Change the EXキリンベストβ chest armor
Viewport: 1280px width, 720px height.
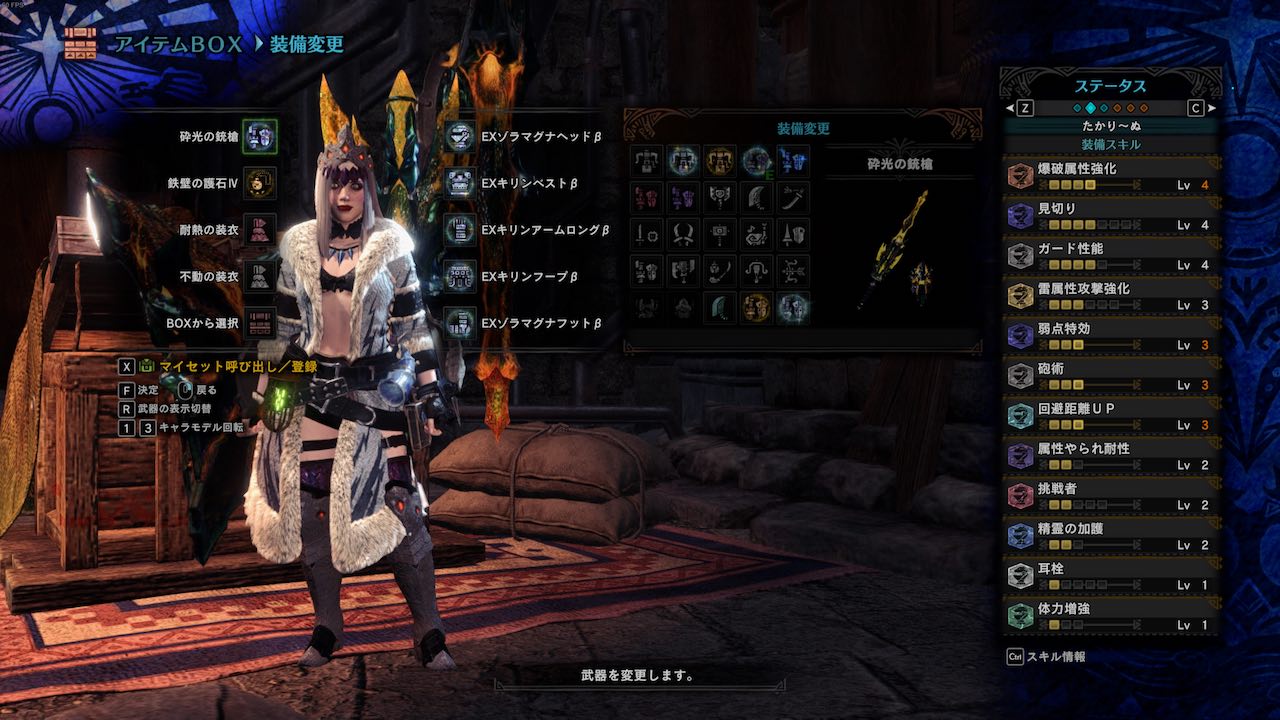[x=460, y=183]
